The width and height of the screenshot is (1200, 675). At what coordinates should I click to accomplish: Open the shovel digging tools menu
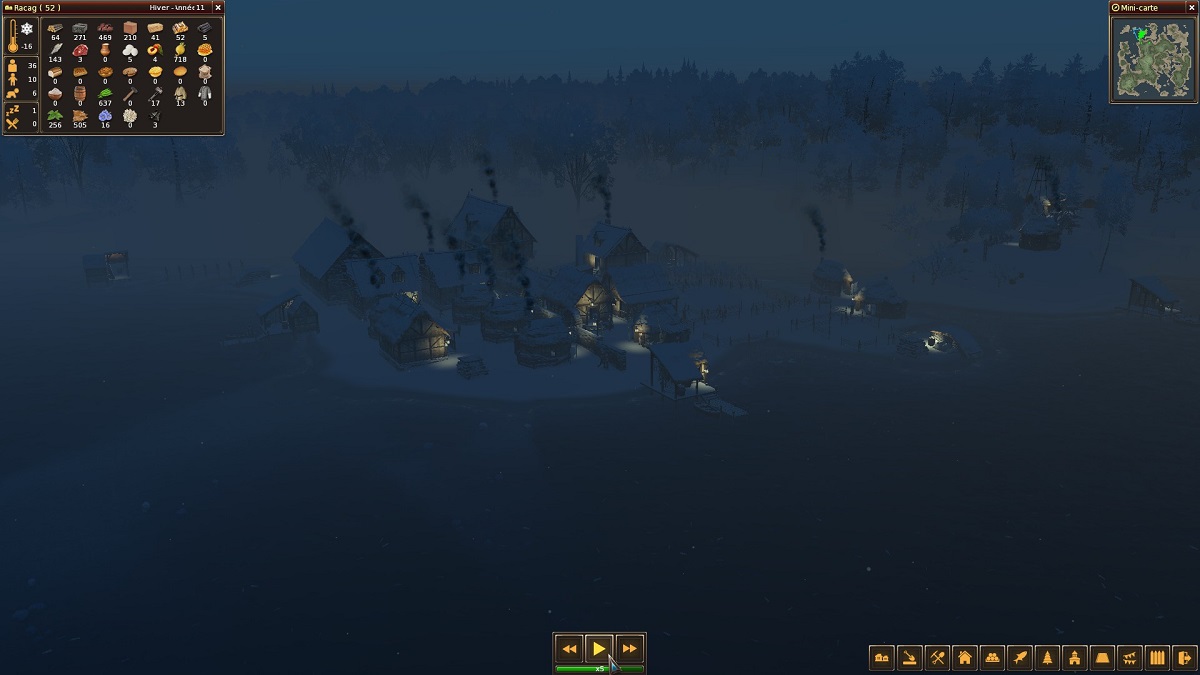pos(910,657)
